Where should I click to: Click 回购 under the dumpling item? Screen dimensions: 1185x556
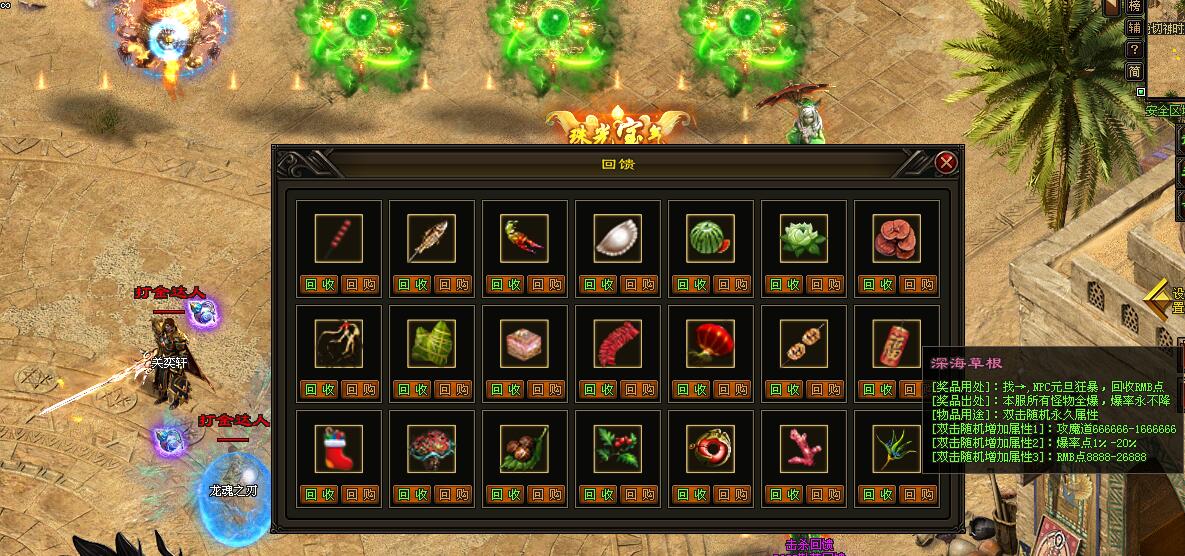point(640,284)
